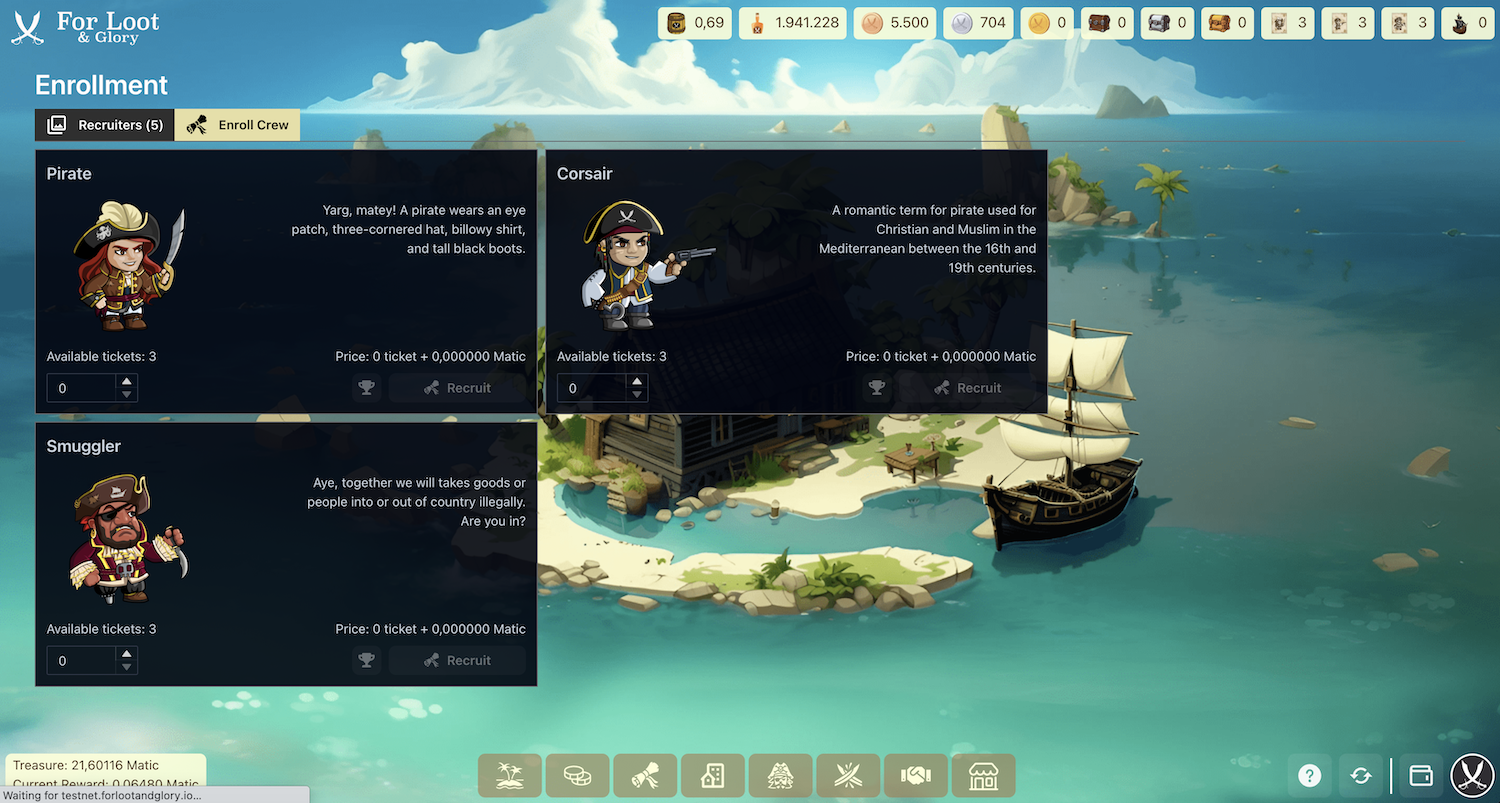This screenshot has height=803, width=1500.
Task: Go to the buildings toolbar button
Action: tap(712, 775)
